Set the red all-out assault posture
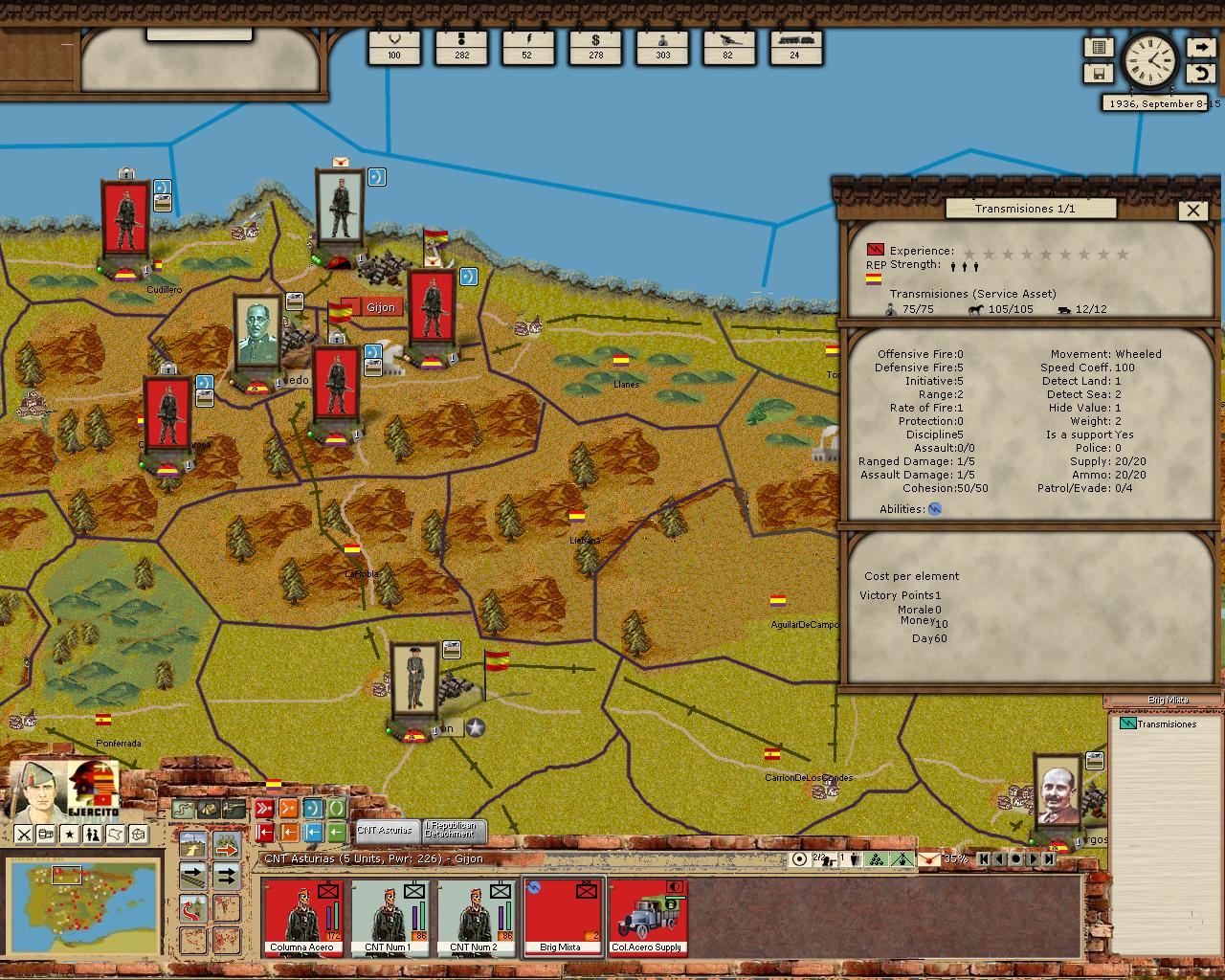Screen dimensions: 1225x980 click(x=264, y=810)
